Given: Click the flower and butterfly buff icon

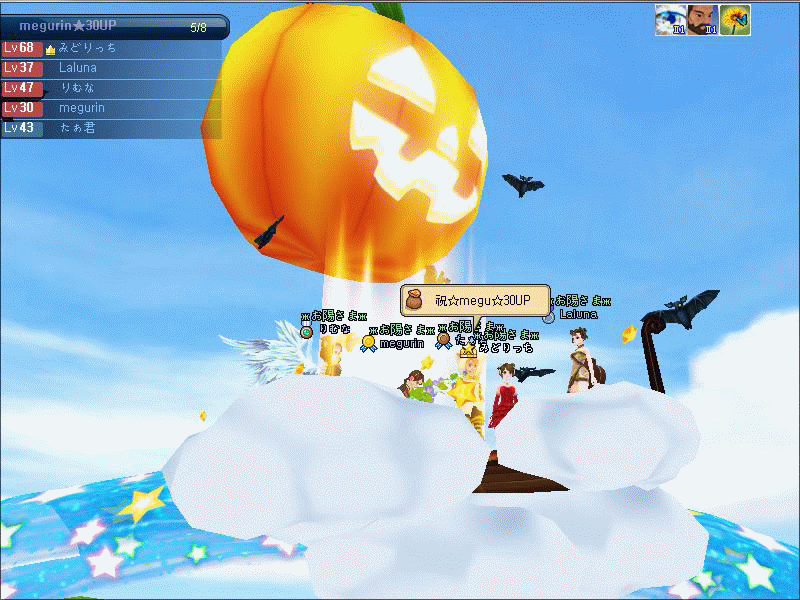Looking at the screenshot, I should [735, 19].
